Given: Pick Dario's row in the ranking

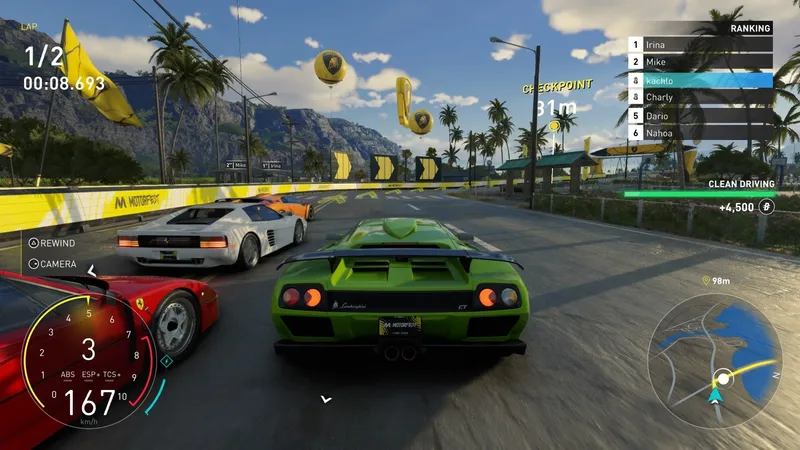Looking at the screenshot, I should click(700, 115).
